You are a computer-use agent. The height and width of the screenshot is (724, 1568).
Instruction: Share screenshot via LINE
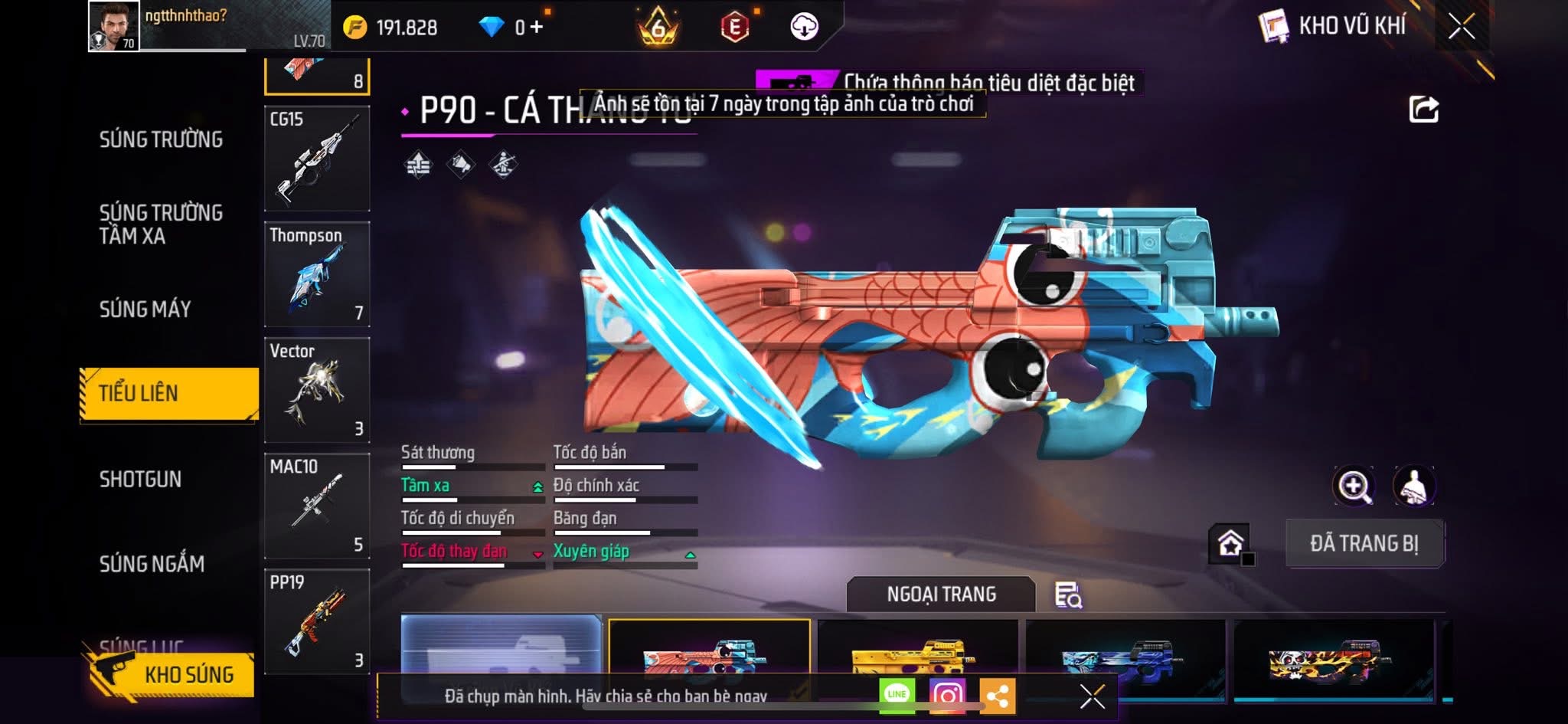(897, 695)
